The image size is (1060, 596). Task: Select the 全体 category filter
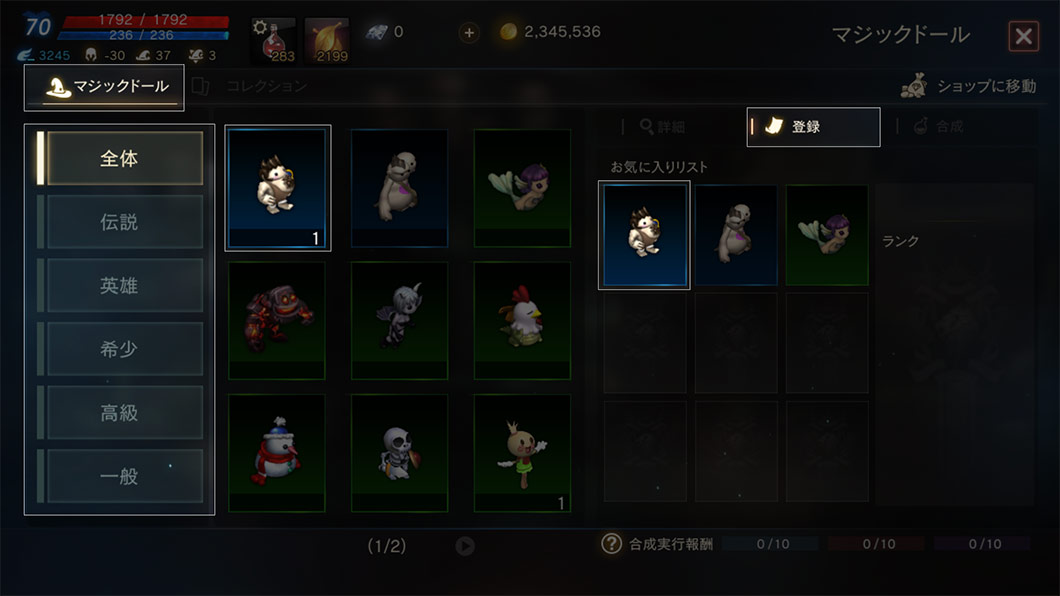[120, 159]
